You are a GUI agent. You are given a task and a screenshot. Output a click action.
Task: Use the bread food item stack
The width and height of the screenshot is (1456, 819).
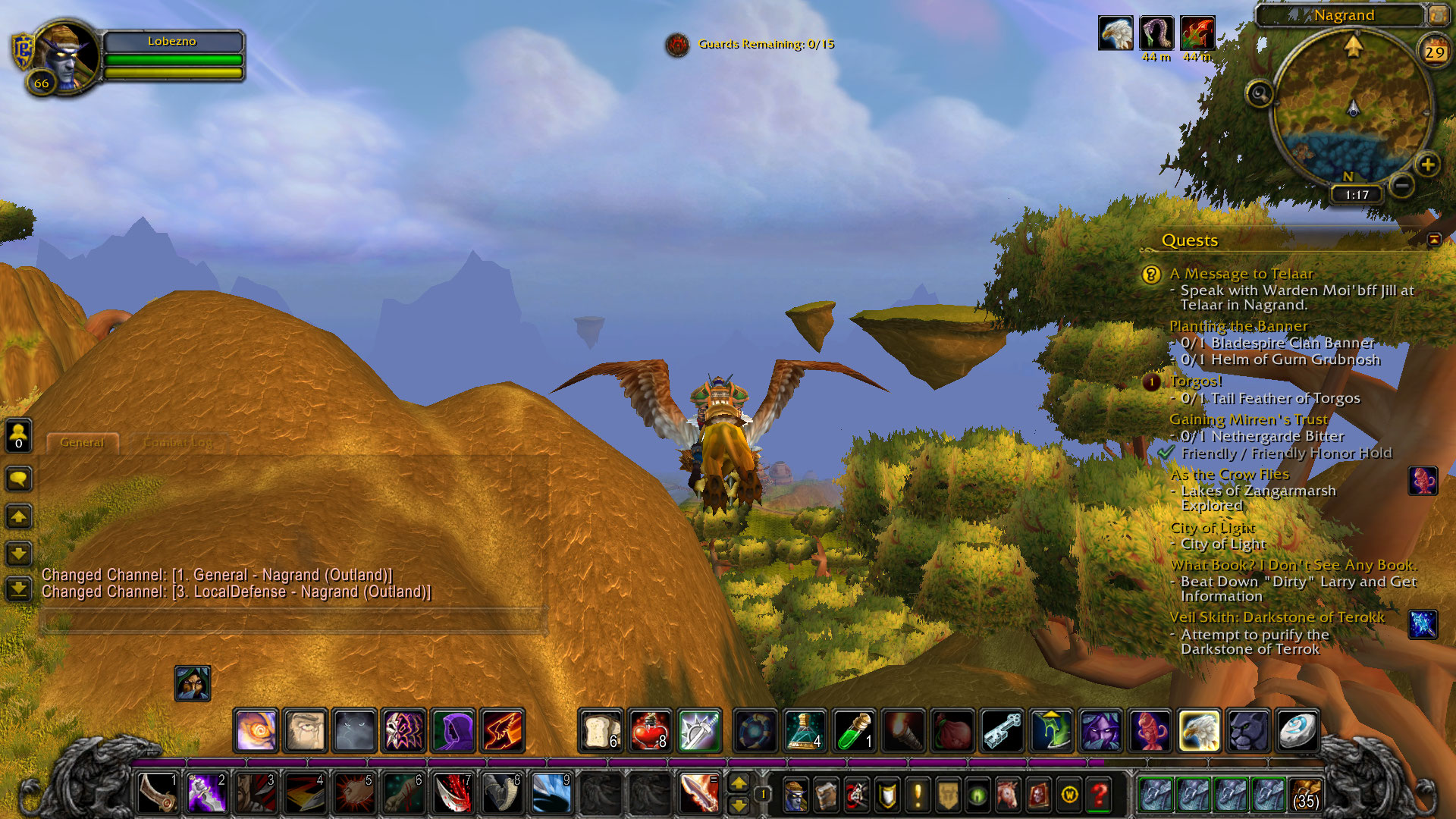[601, 731]
